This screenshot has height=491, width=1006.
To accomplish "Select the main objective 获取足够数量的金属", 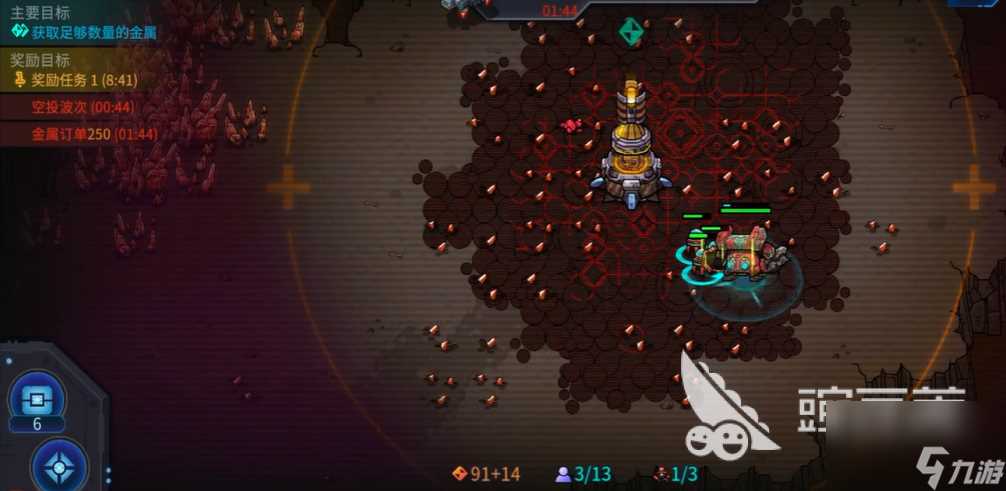I will 84,32.
